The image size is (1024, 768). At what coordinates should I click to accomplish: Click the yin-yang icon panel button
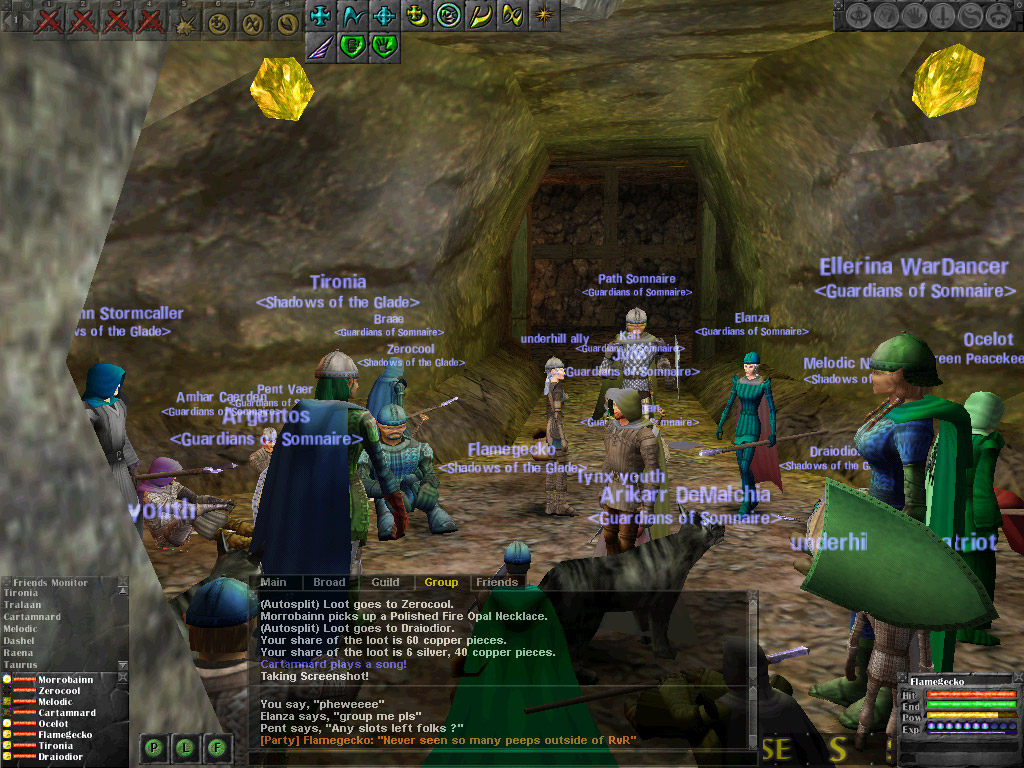970,16
